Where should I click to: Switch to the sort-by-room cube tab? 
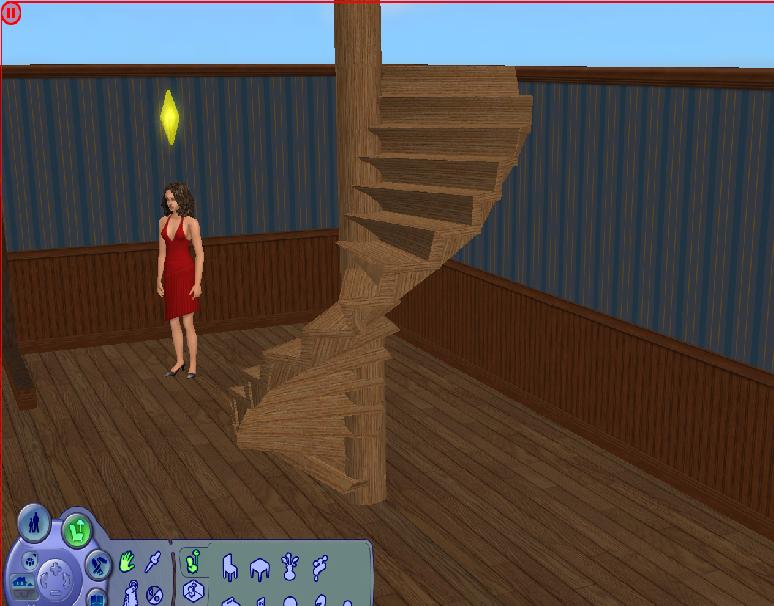pos(194,590)
